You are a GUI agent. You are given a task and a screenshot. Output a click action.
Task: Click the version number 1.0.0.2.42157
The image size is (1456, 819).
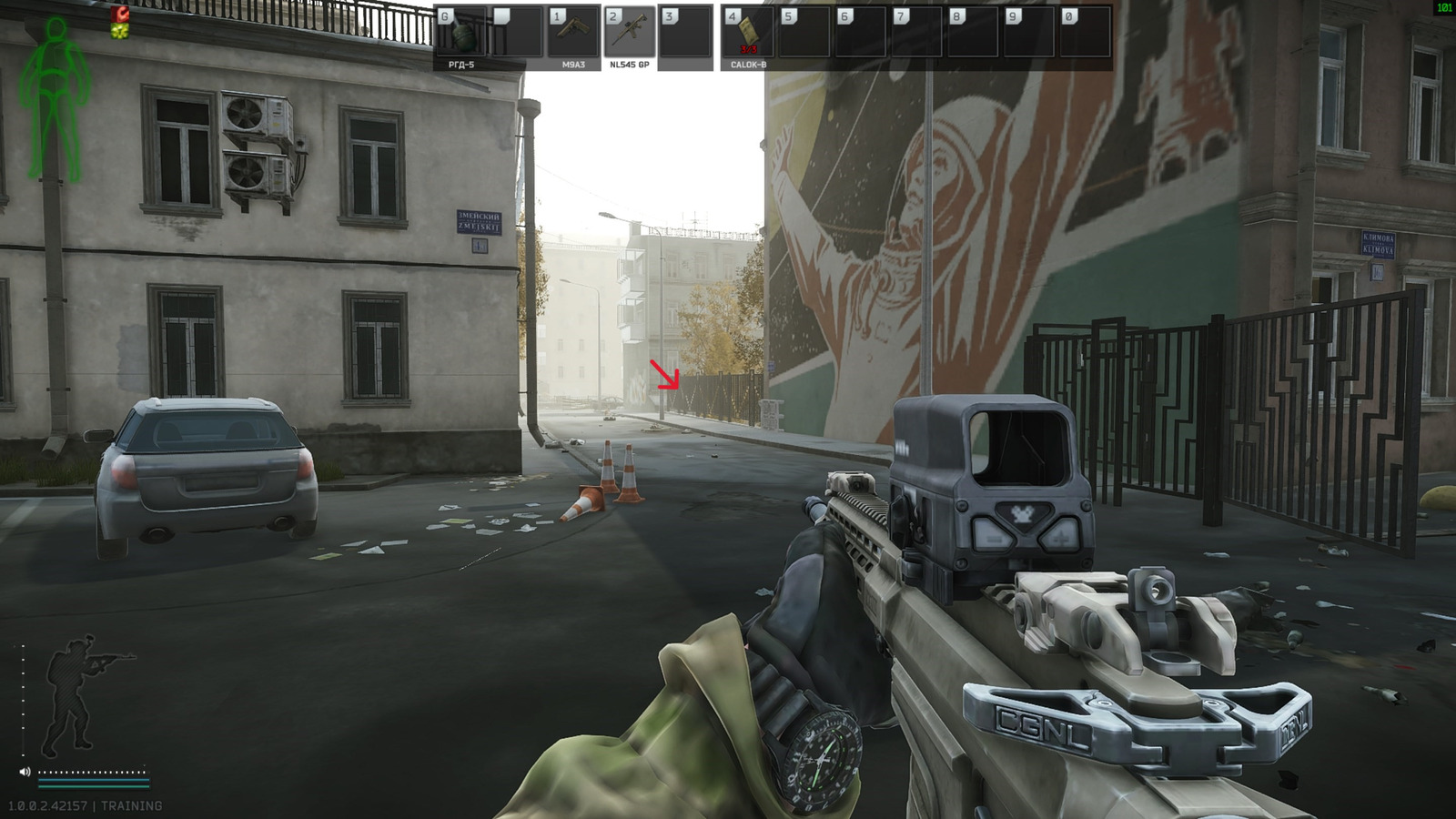pyautogui.click(x=48, y=804)
